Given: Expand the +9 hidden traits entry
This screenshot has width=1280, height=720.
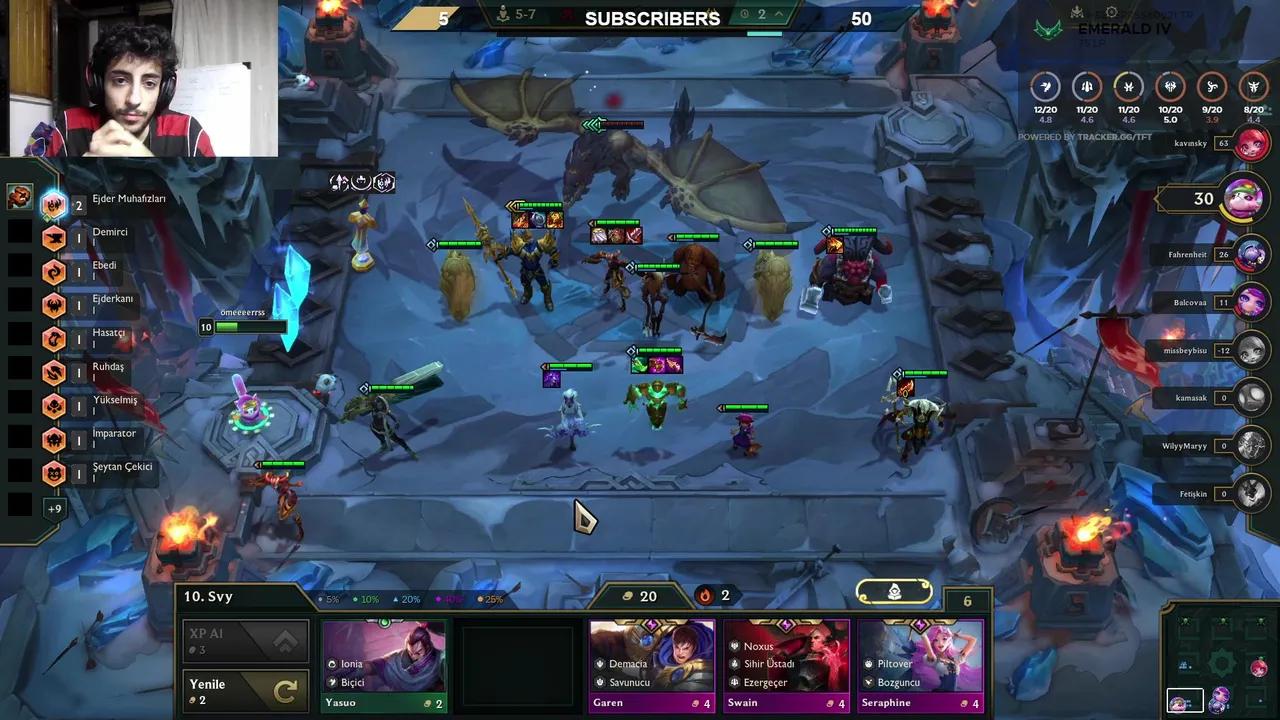Looking at the screenshot, I should pos(54,509).
